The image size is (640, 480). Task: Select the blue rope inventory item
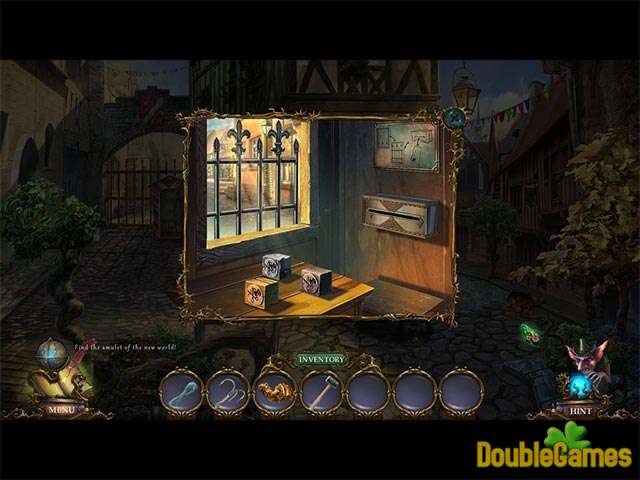tap(181, 390)
